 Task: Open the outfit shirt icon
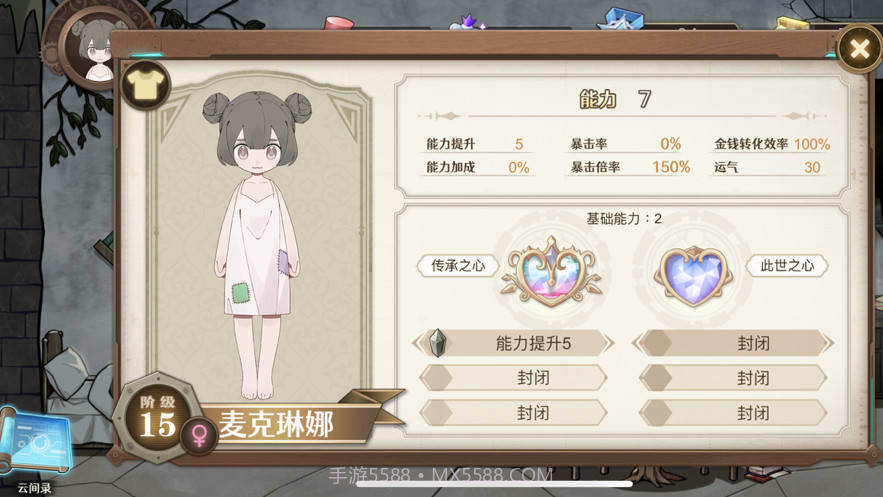[146, 86]
